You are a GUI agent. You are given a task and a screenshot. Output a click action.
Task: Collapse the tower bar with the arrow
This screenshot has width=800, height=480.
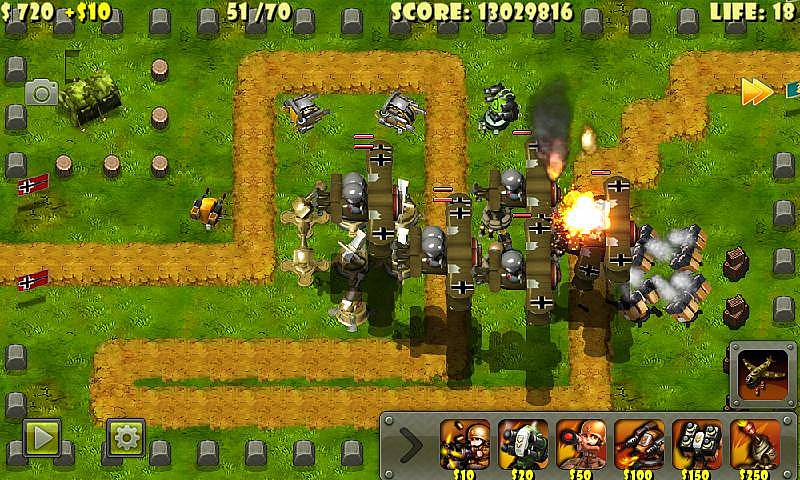click(x=410, y=442)
